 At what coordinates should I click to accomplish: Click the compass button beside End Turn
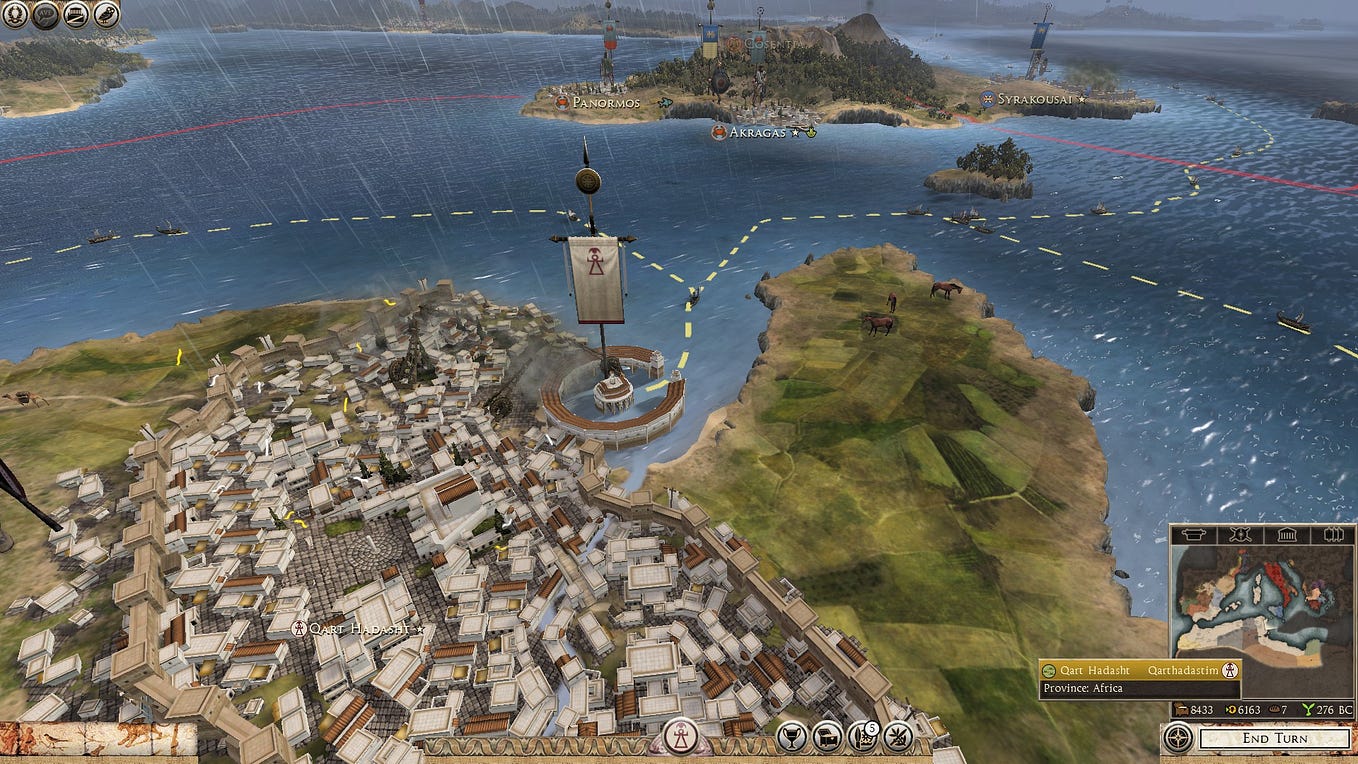[1177, 739]
